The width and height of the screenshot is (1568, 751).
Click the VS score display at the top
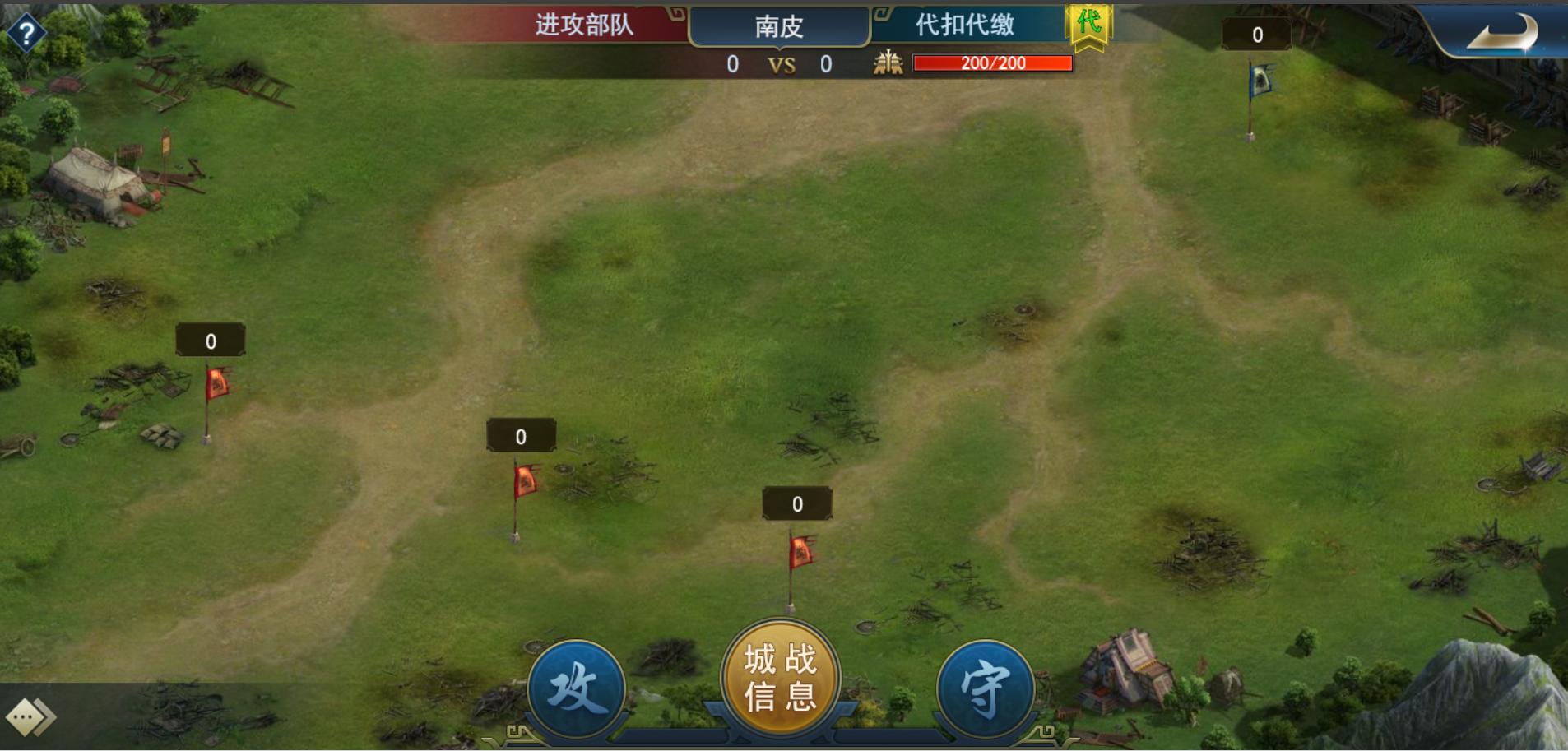click(782, 64)
